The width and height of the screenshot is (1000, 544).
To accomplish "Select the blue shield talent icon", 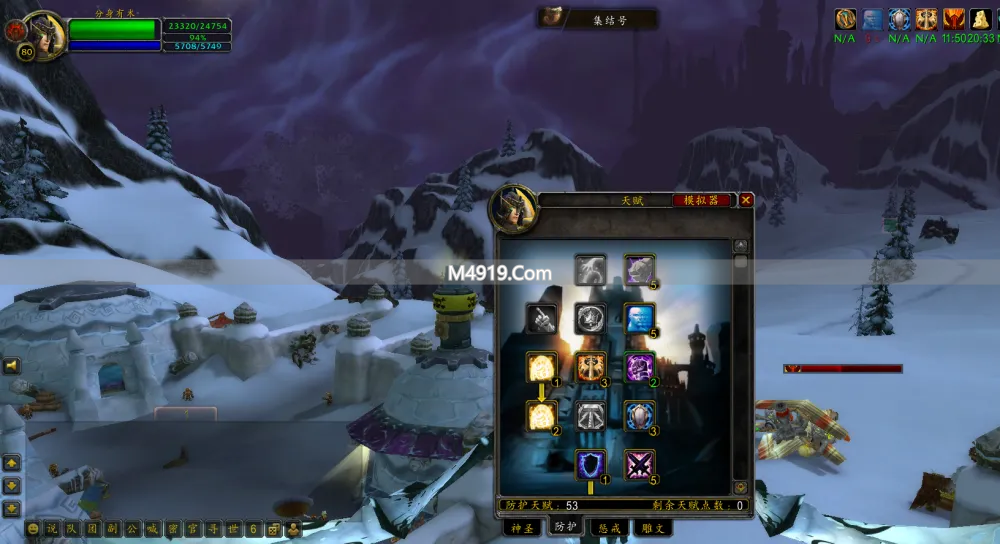I will pos(591,464).
